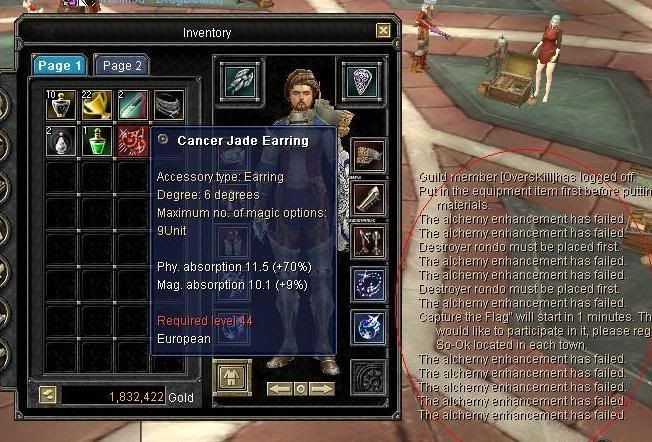This screenshot has height=442, width=652.
Task: Pick the green potion bottle
Action: [97, 141]
